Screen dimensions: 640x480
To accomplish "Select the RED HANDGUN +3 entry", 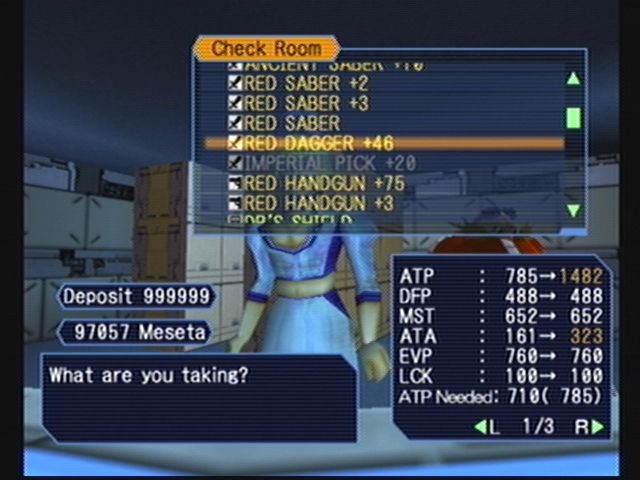I will pyautogui.click(x=319, y=203).
